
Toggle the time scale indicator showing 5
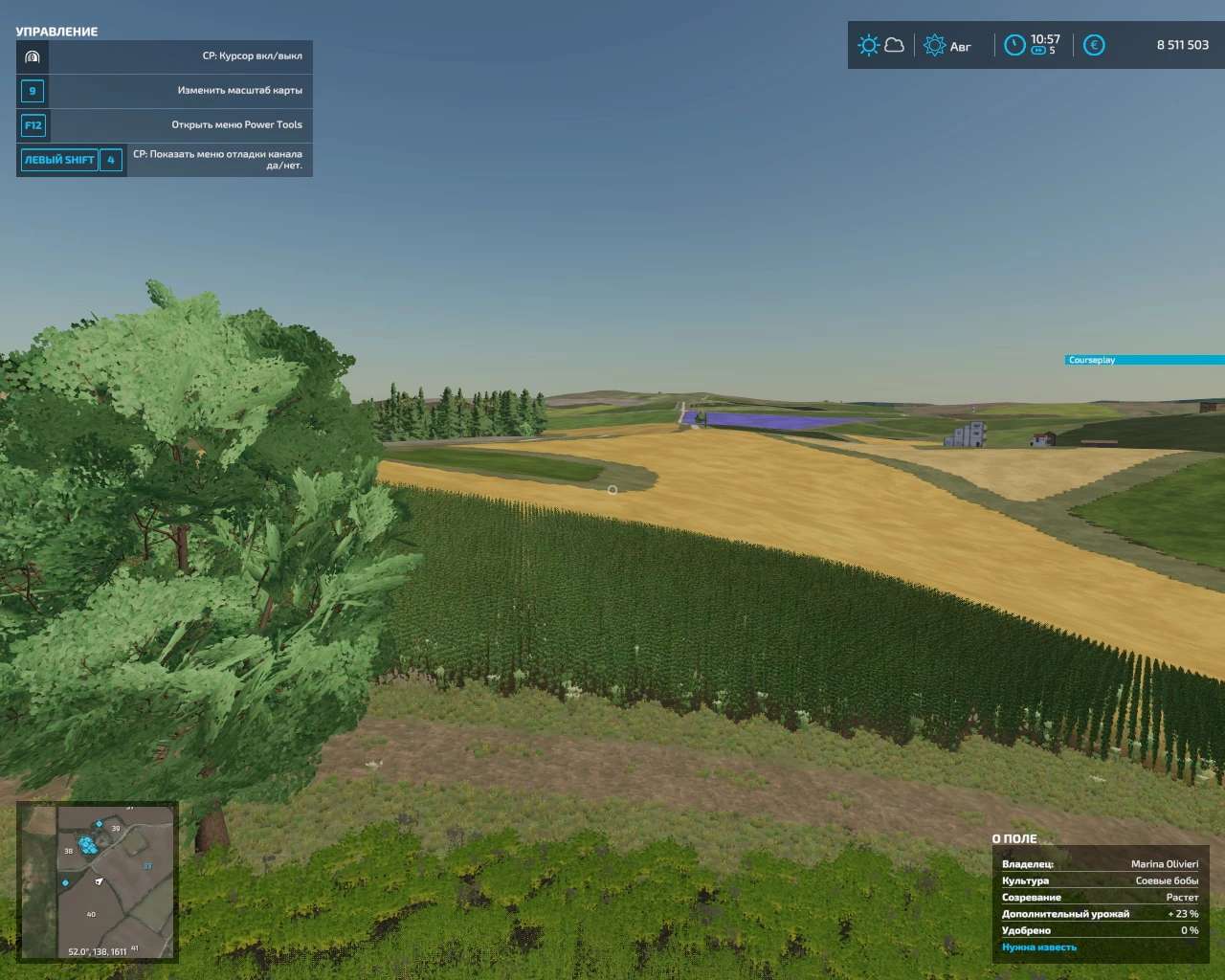pyautogui.click(x=1037, y=52)
